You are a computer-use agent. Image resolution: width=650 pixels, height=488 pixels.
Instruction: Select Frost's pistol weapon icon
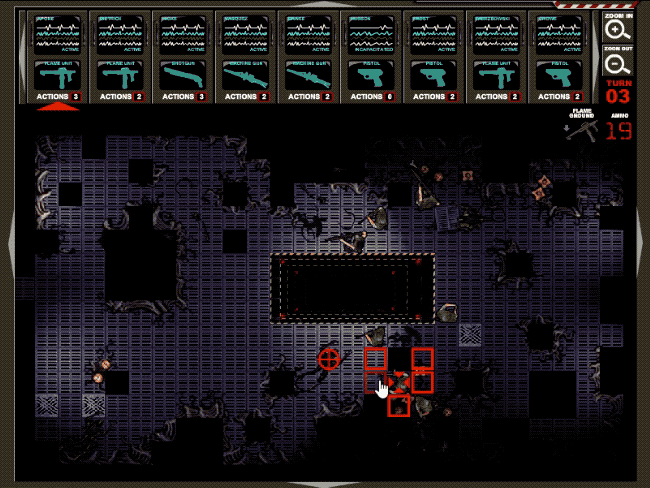pos(434,75)
